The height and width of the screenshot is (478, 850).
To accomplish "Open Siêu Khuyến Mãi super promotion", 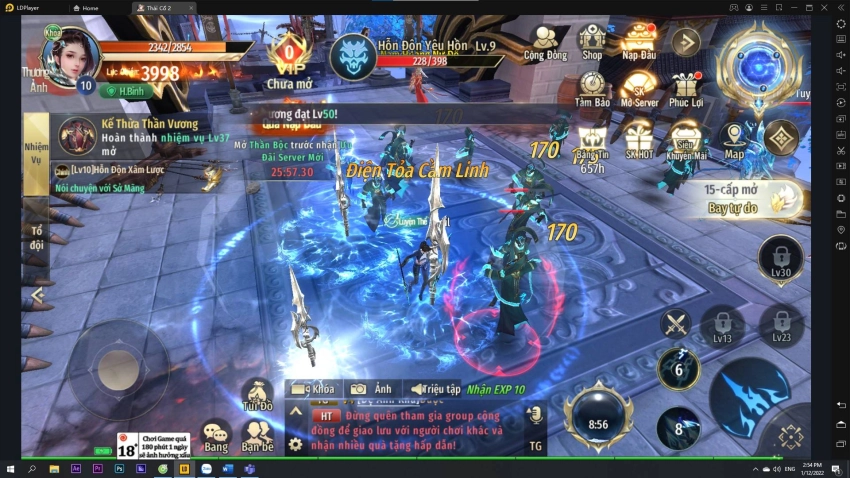I will pos(686,139).
